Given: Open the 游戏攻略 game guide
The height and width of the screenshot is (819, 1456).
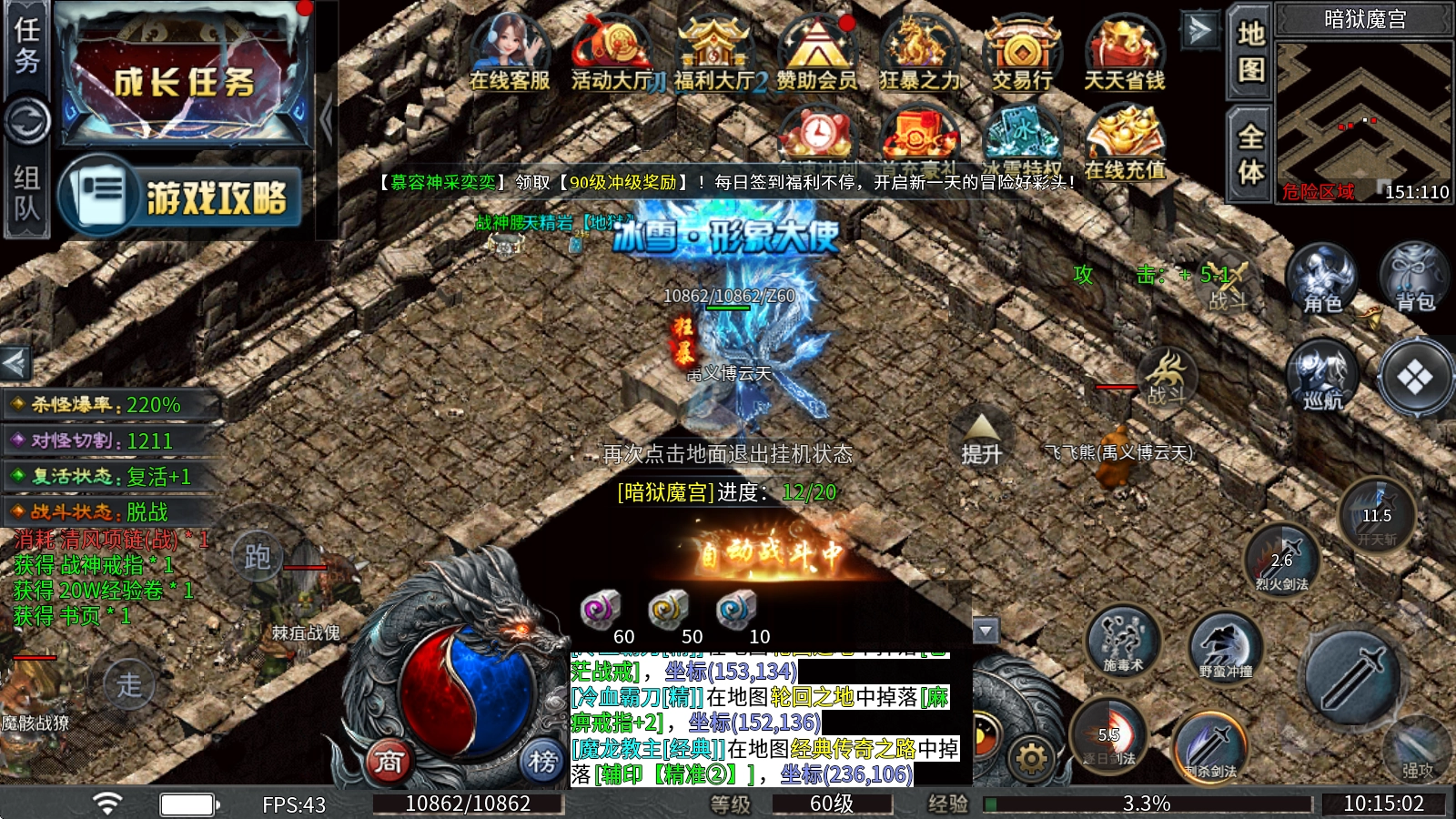Looking at the screenshot, I should coord(180,196).
